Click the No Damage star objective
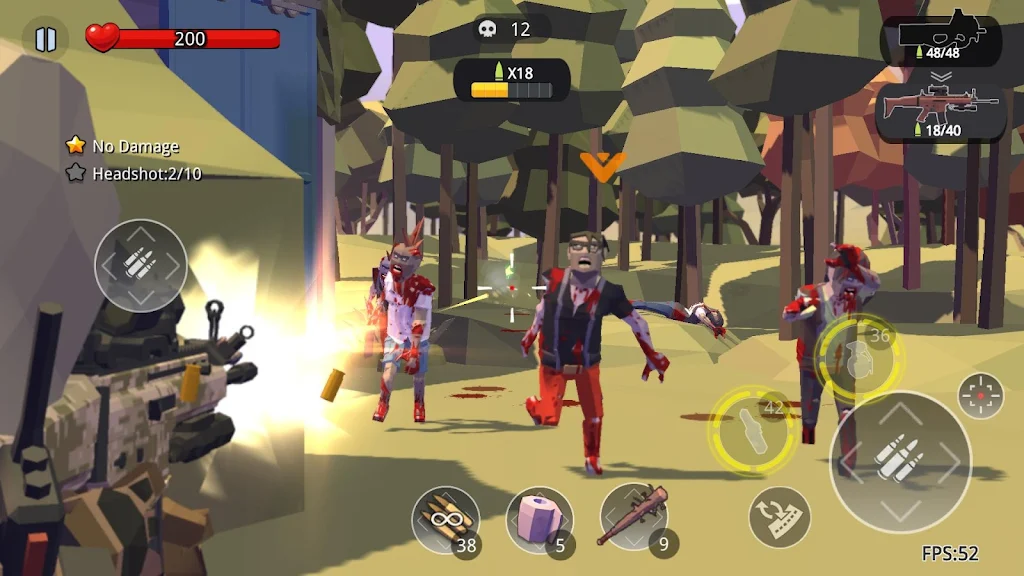 click(123, 146)
